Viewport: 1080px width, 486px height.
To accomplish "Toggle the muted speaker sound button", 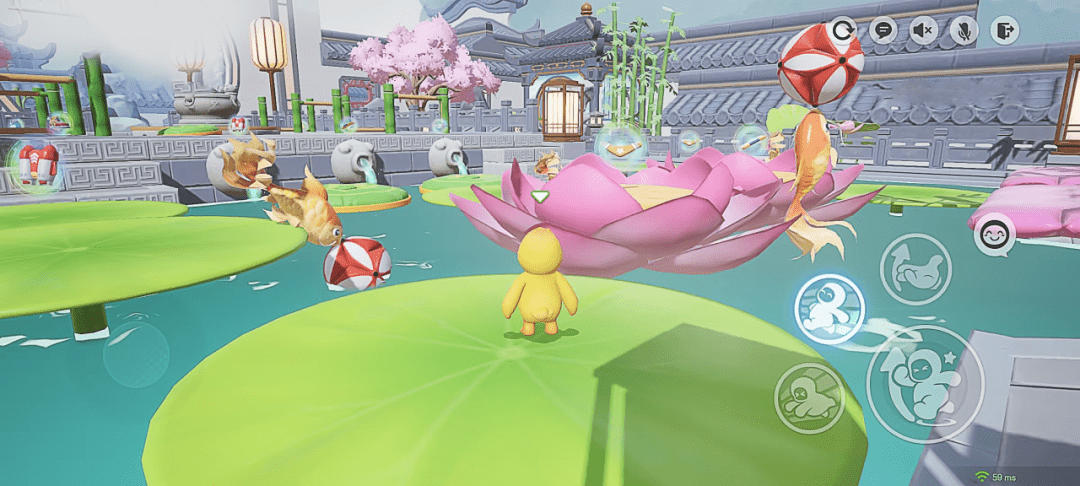I will [923, 30].
